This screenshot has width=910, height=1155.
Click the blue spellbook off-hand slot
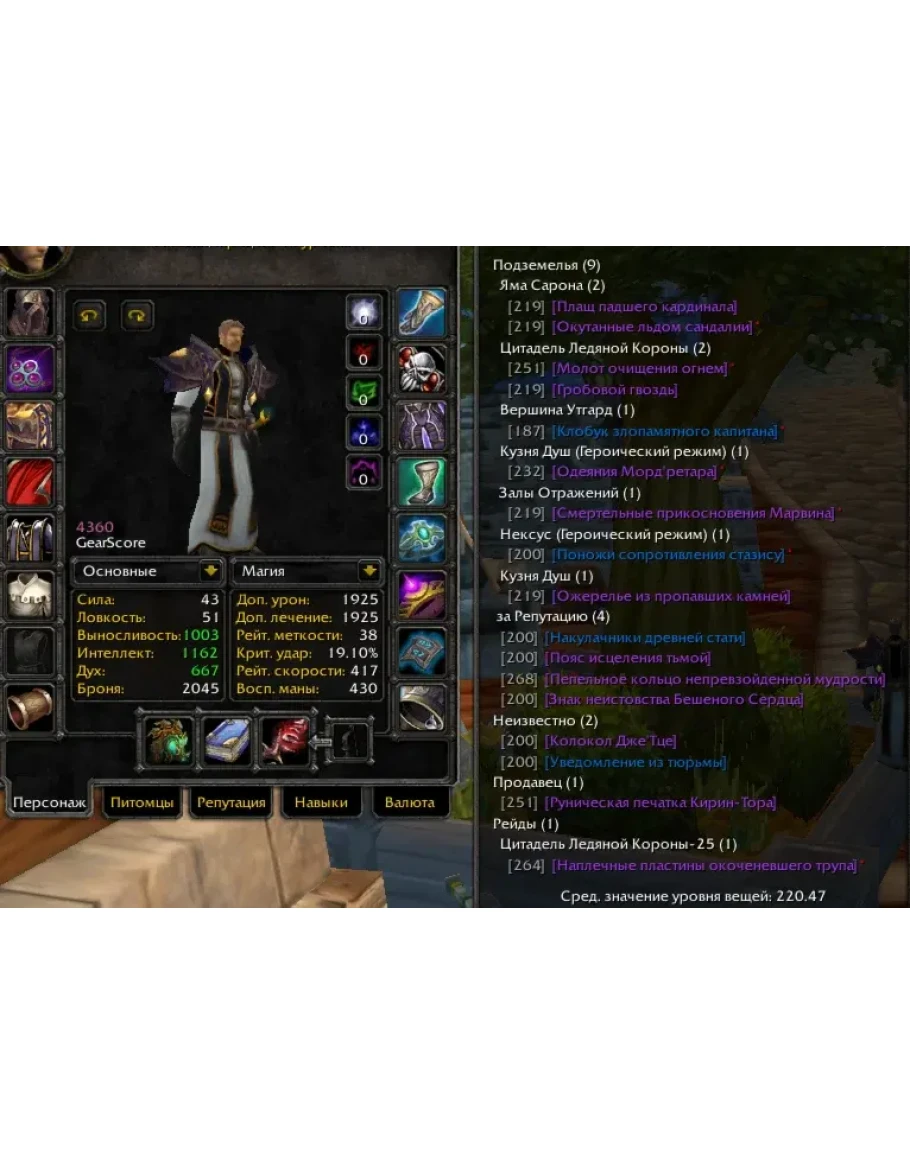(x=227, y=741)
